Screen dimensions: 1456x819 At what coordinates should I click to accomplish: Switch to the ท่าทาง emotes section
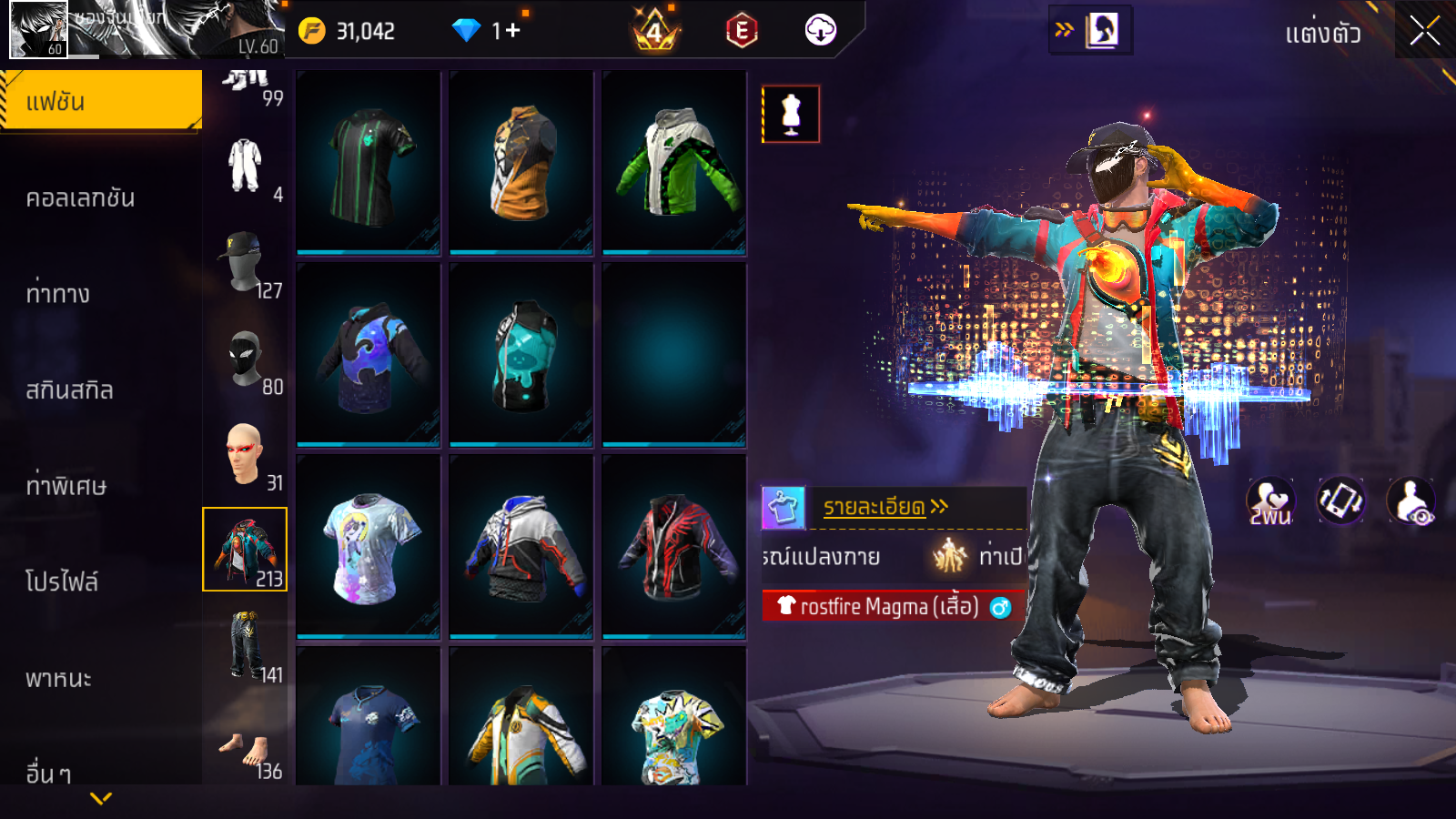tap(58, 293)
